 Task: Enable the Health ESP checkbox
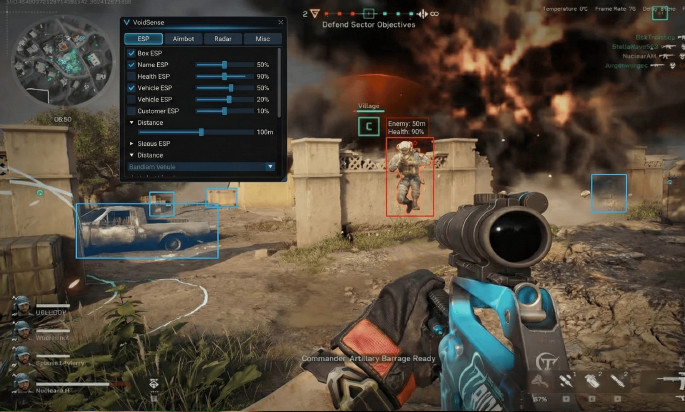coord(131,76)
